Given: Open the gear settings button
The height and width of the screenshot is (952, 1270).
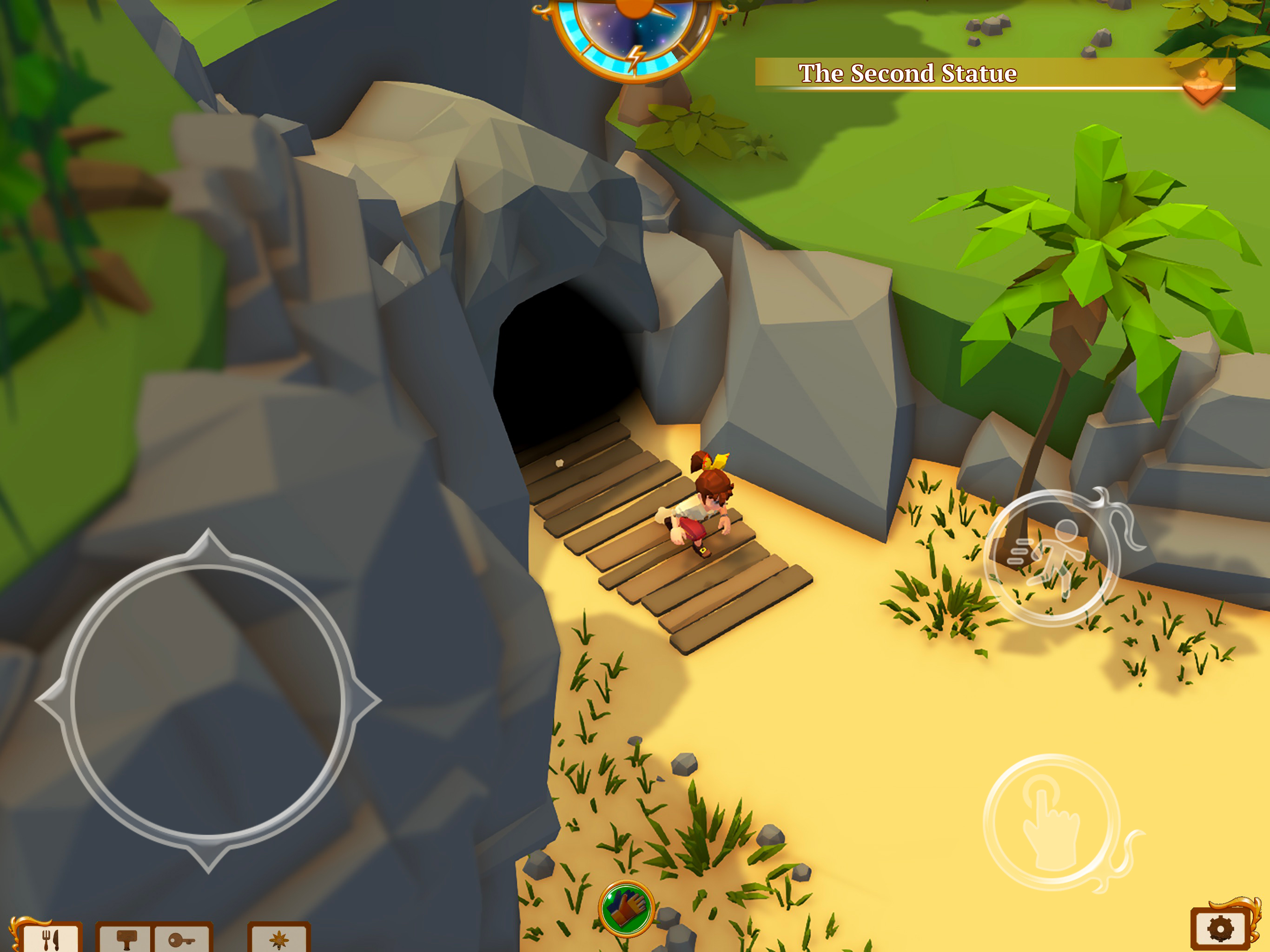Looking at the screenshot, I should (x=1221, y=928).
